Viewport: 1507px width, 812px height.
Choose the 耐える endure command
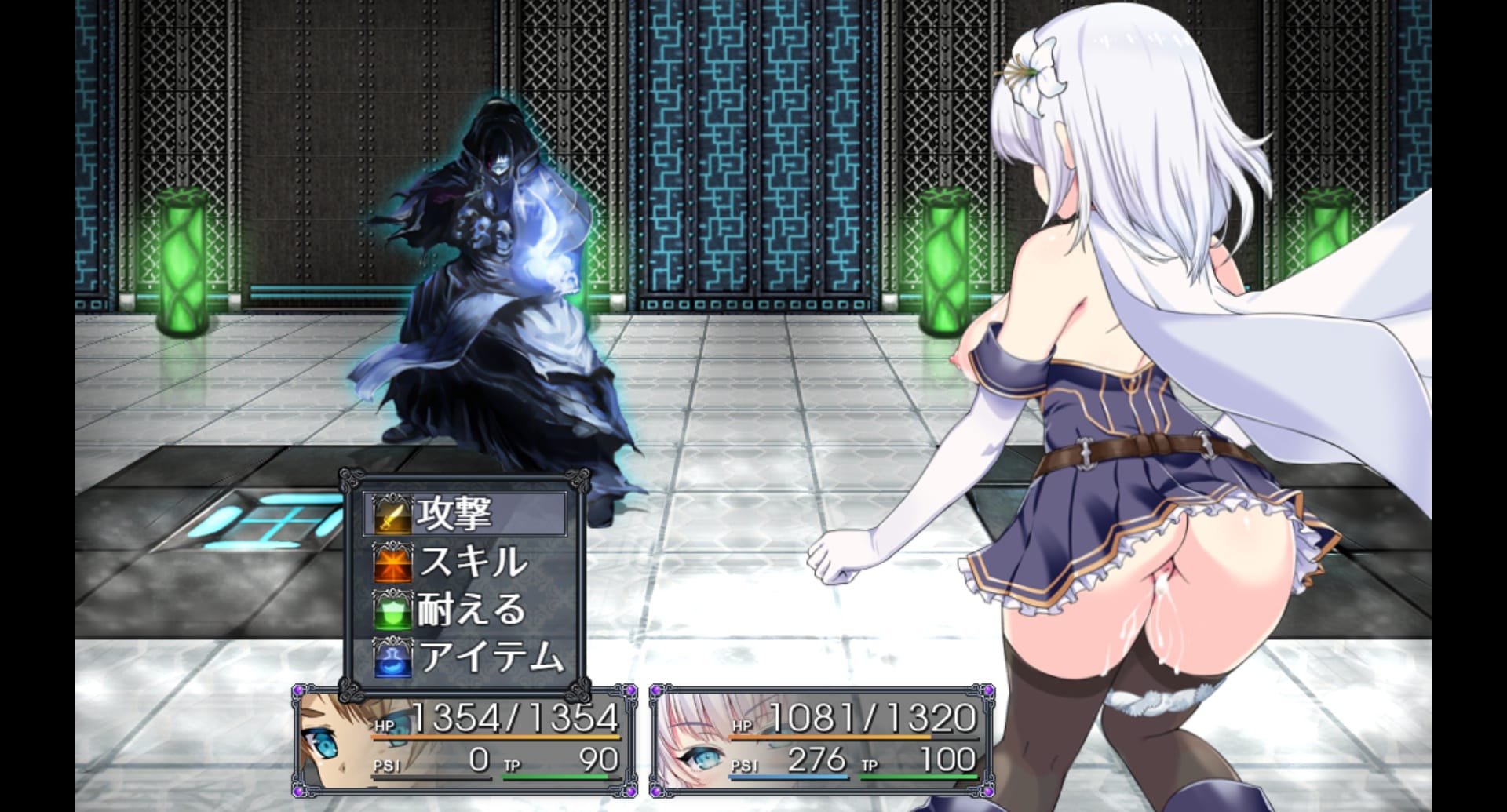point(465,610)
